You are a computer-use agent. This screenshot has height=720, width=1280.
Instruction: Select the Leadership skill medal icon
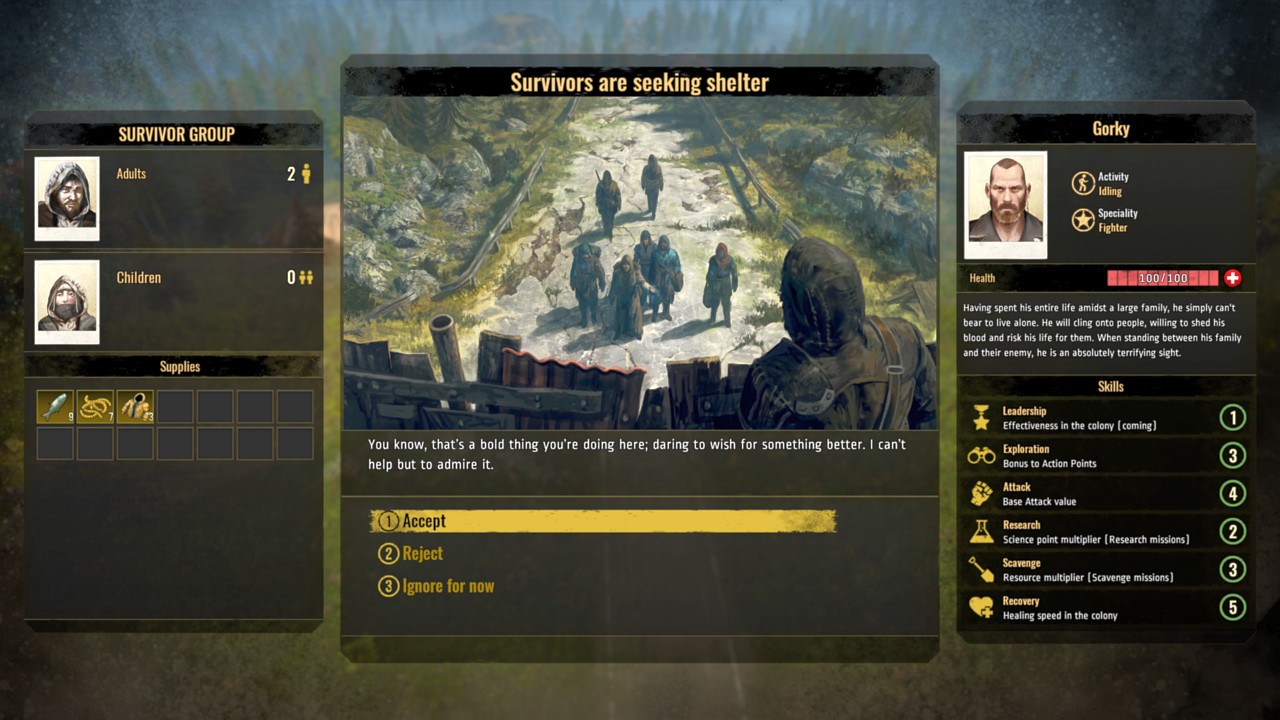980,418
